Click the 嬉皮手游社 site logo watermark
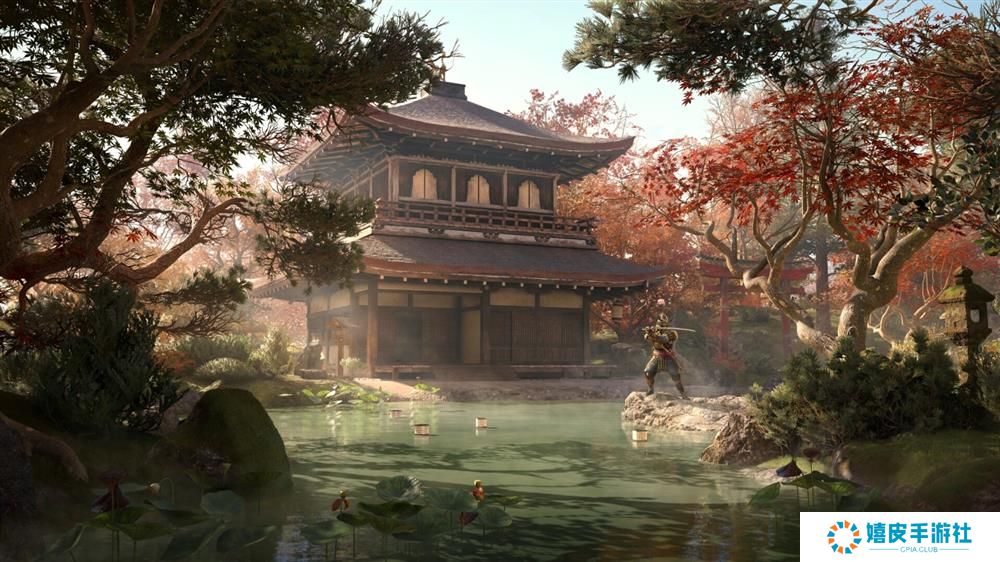Image resolution: width=1000 pixels, height=562 pixels. point(899,536)
